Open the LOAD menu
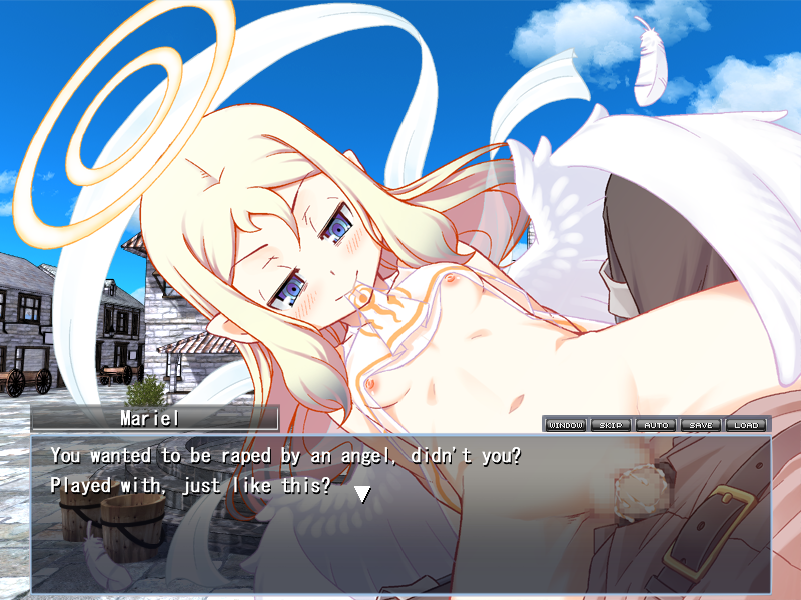 [x=746, y=425]
